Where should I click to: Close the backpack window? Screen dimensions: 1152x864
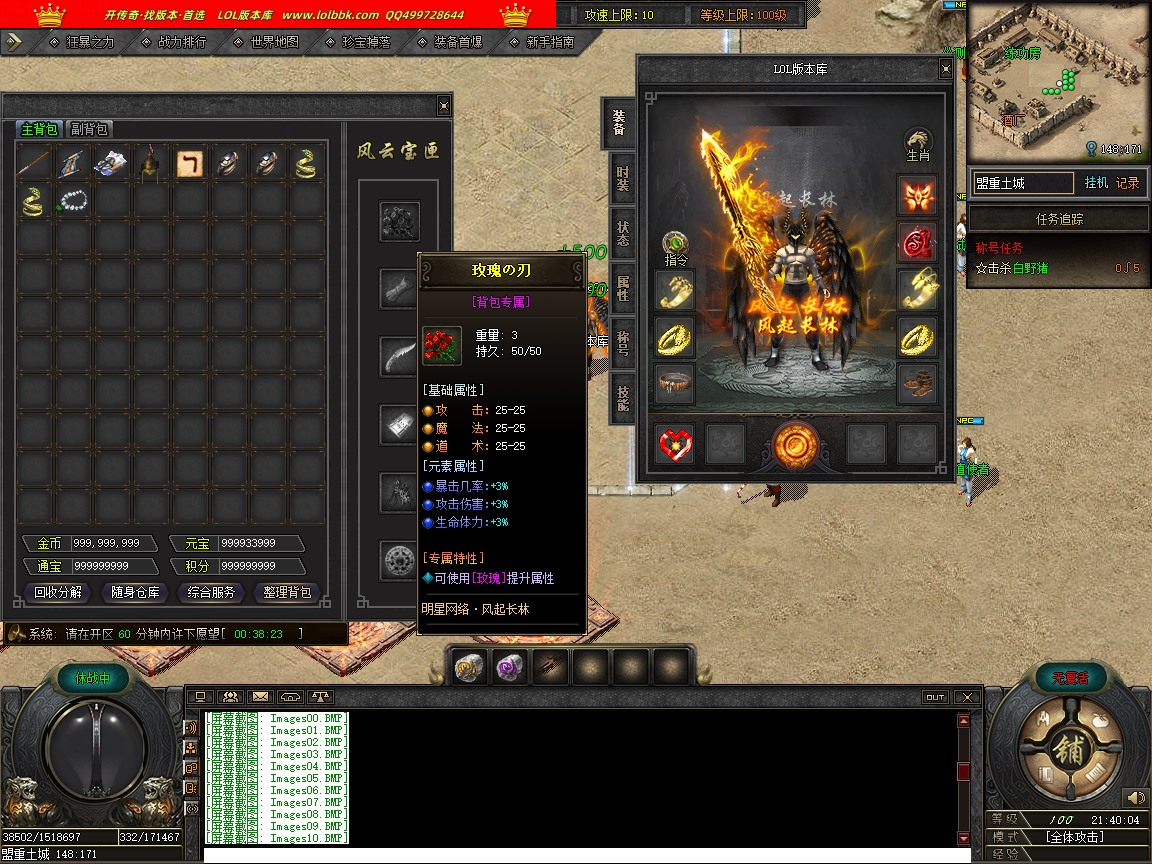[444, 106]
